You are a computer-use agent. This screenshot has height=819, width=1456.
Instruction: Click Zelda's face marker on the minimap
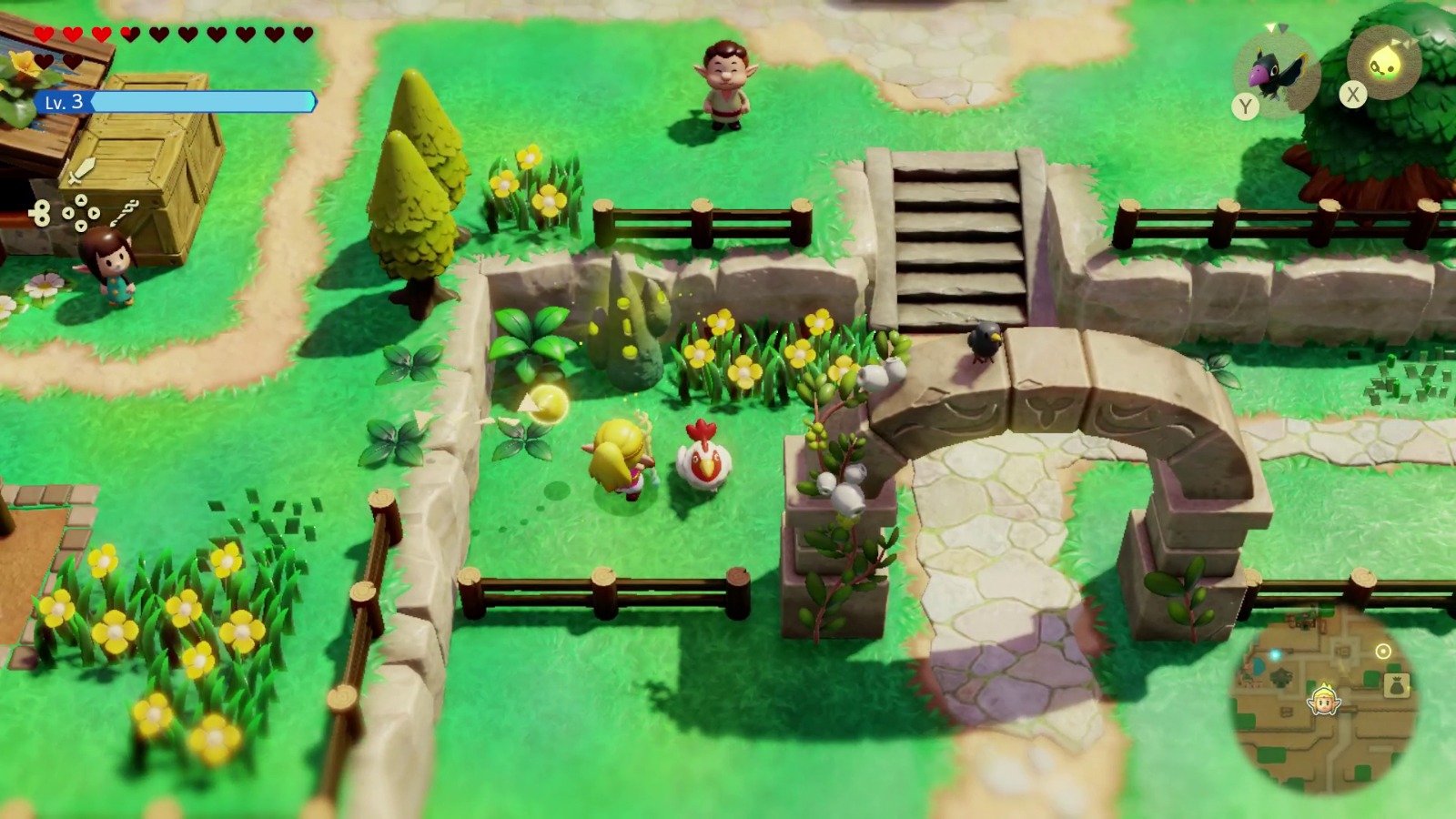coord(1326,703)
